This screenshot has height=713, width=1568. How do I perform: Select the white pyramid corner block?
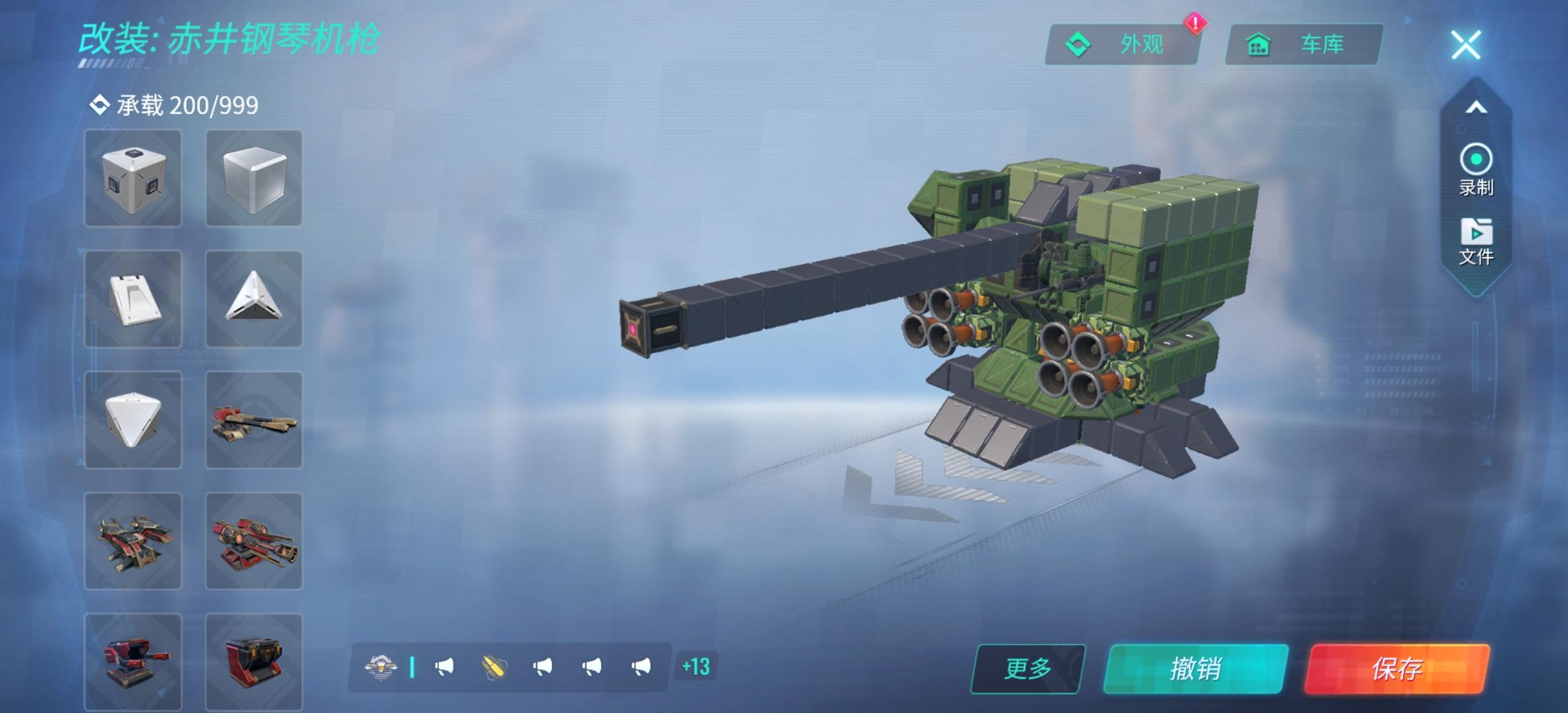254,299
